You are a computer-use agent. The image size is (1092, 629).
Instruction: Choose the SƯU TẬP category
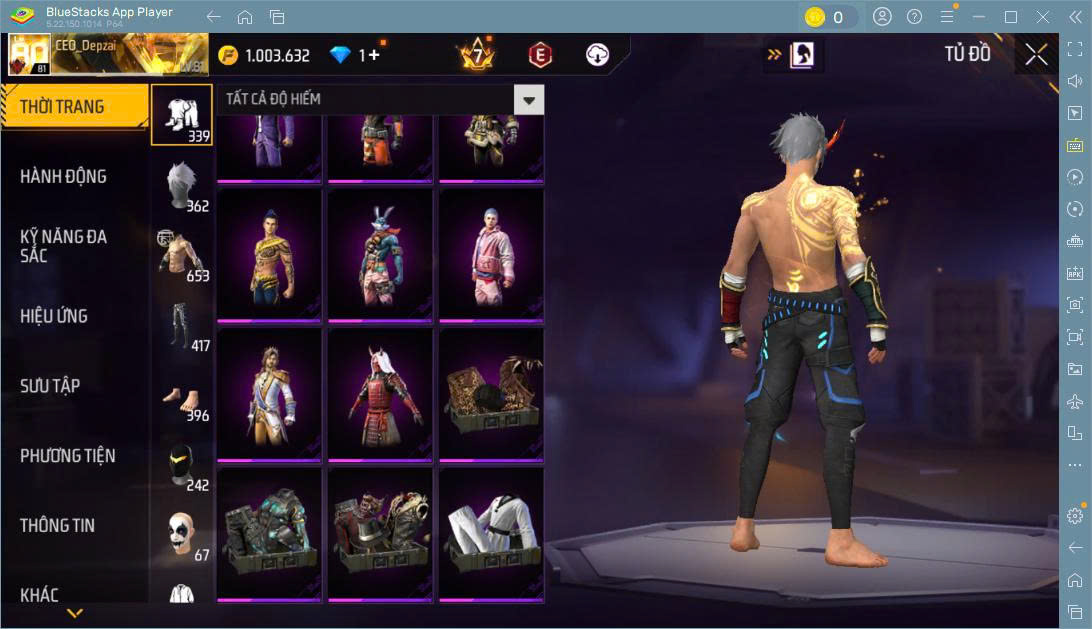click(50, 386)
